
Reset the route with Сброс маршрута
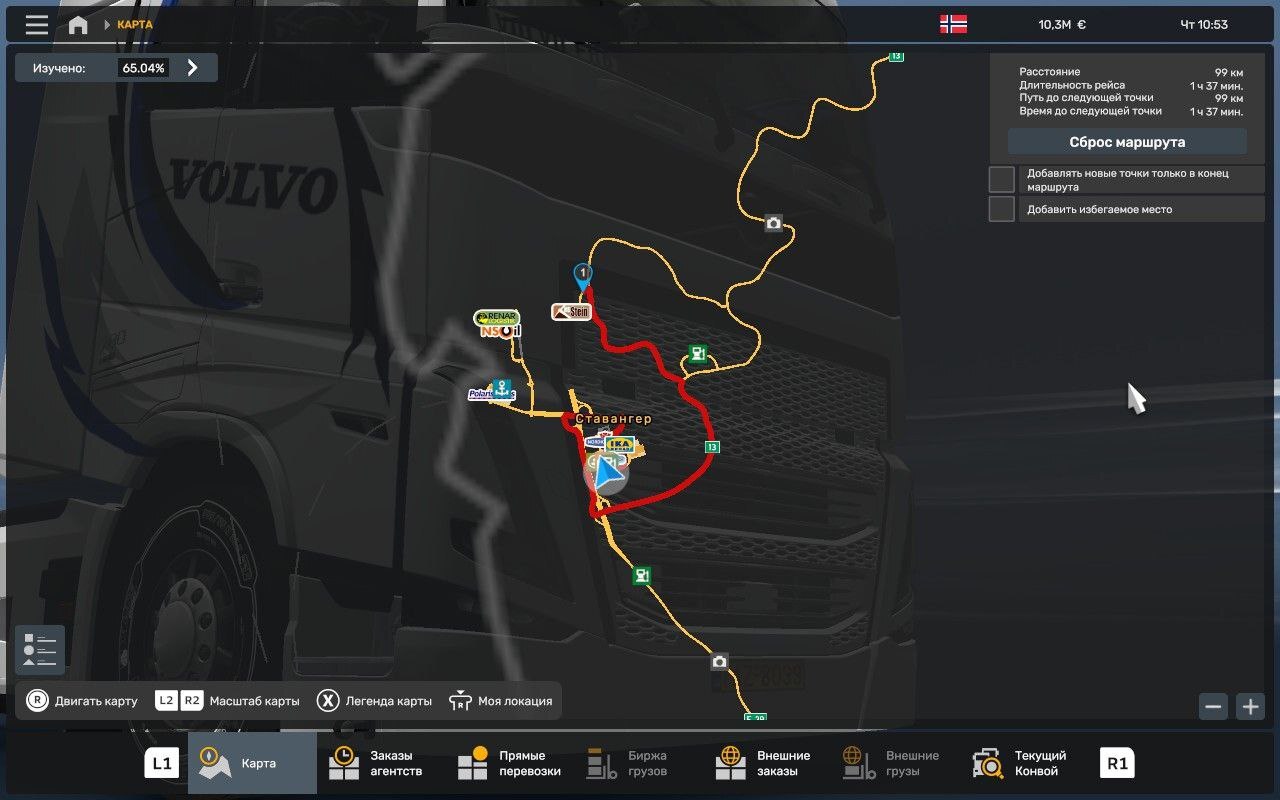[1127, 142]
